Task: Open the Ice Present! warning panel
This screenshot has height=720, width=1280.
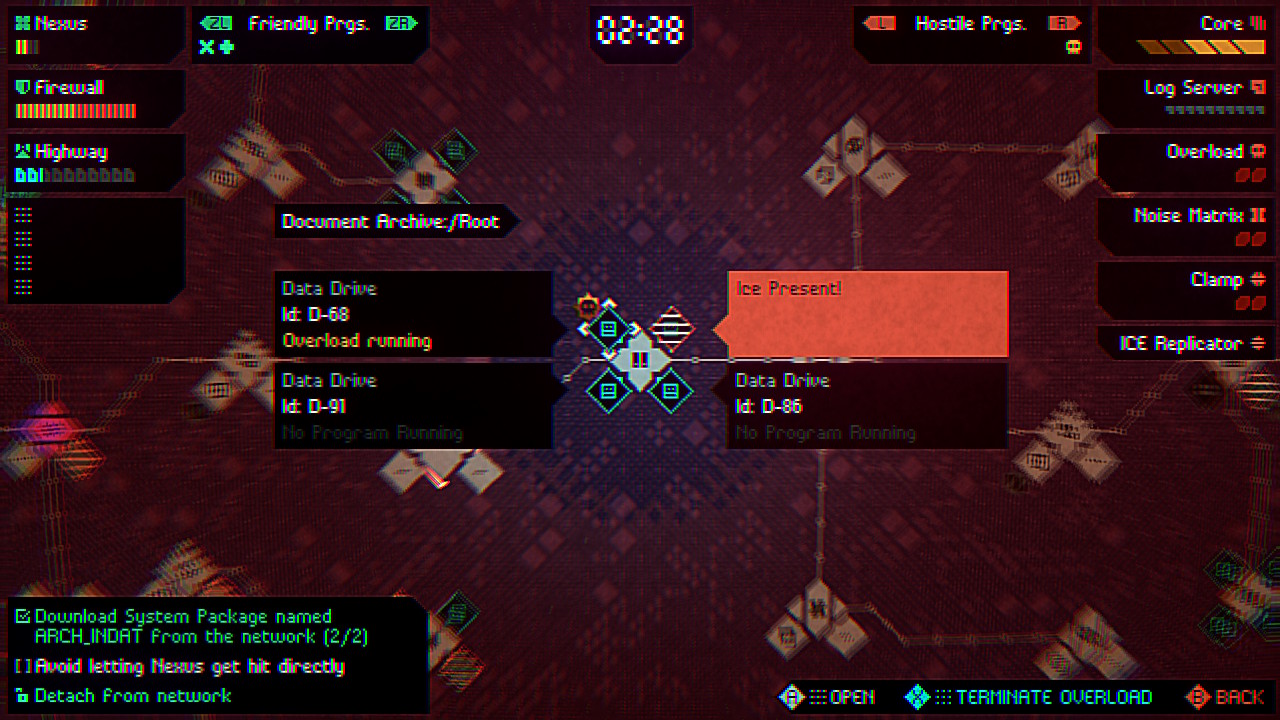Action: tap(866, 313)
